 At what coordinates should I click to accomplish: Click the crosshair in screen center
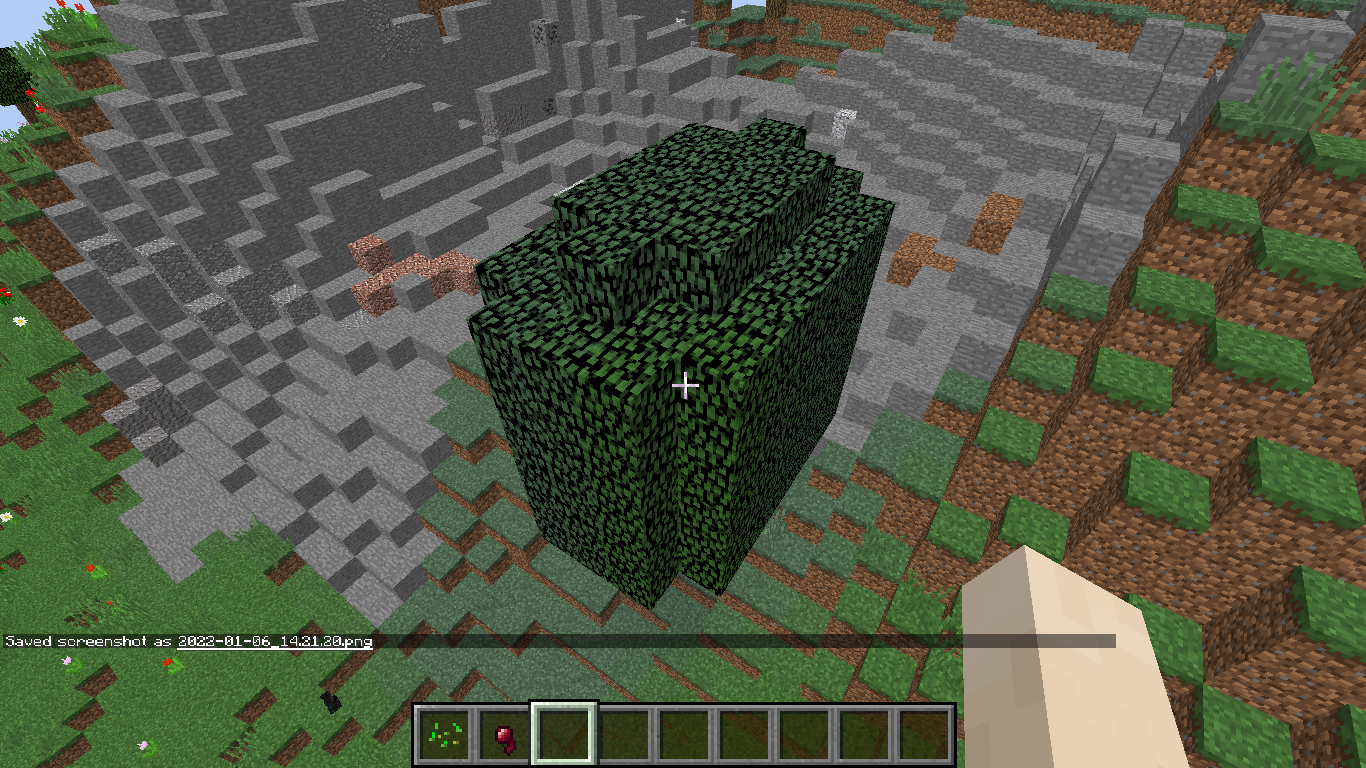coord(683,383)
